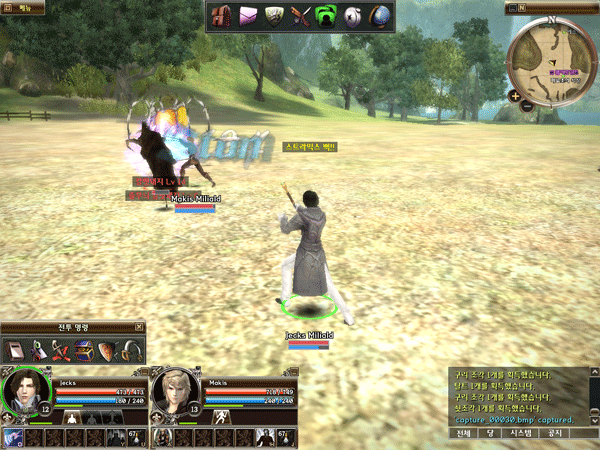
Task: Close the 전투 명령 battle command panel
Action: [139, 327]
